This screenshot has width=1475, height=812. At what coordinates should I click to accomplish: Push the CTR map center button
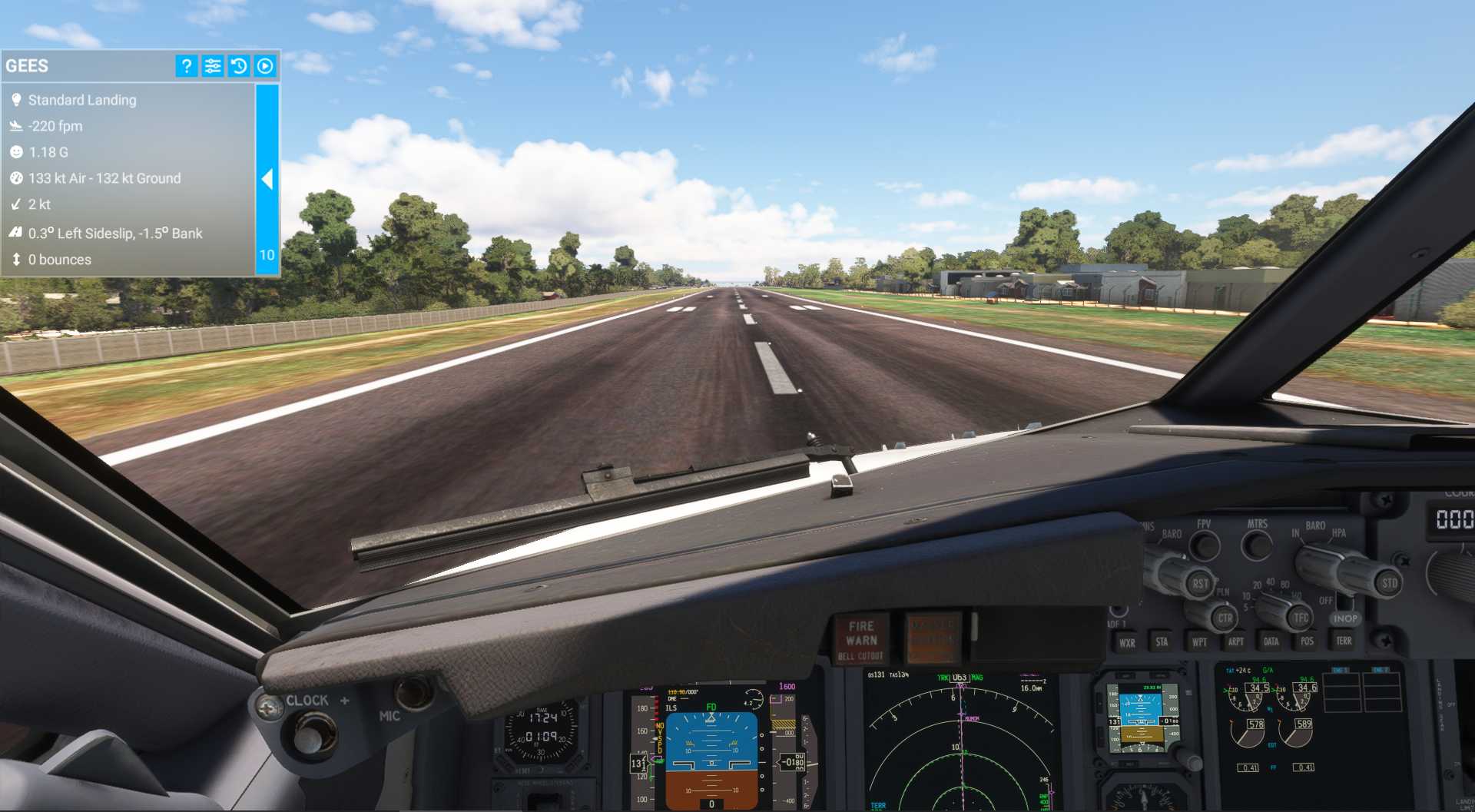(1225, 618)
